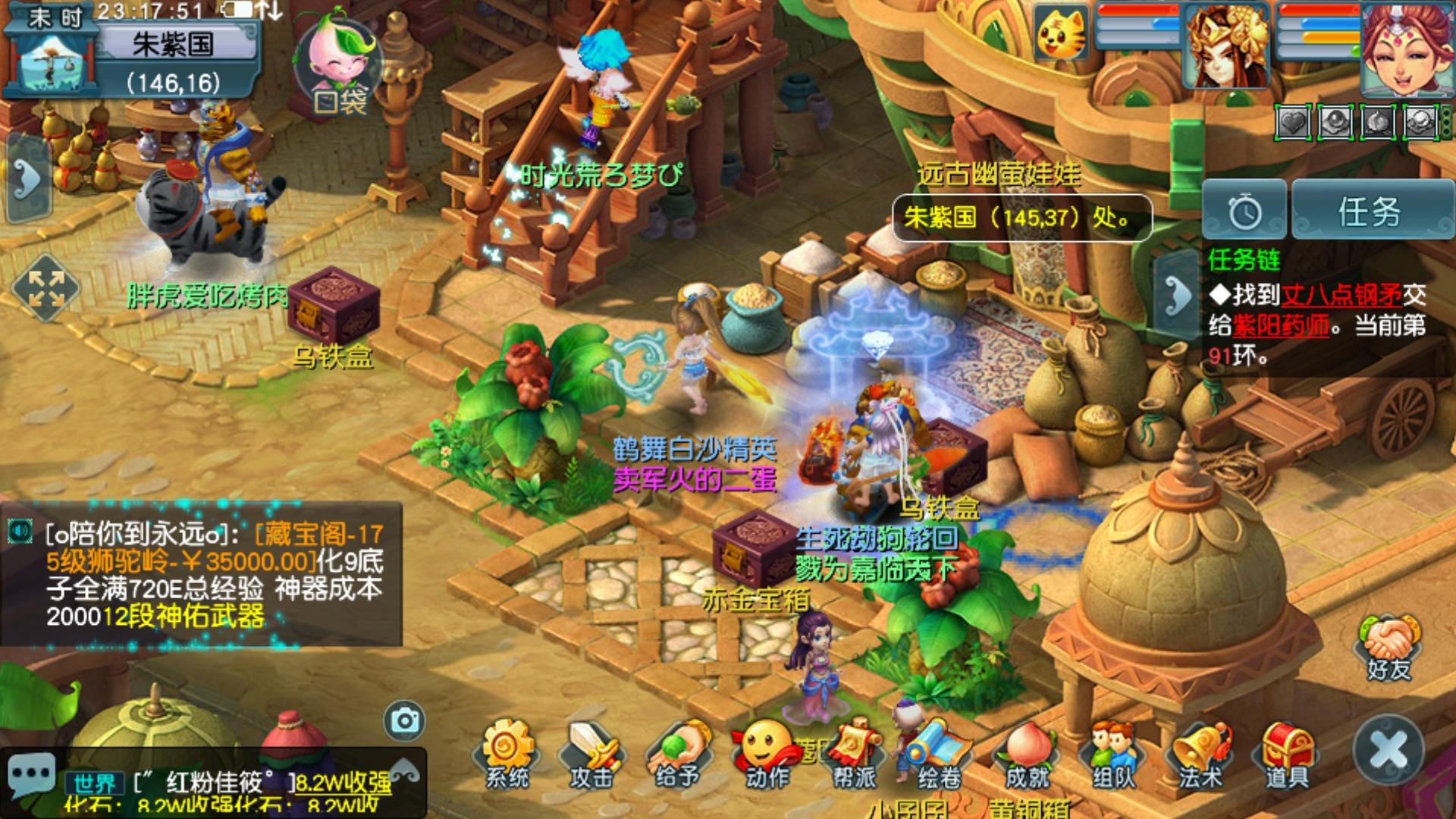This screenshot has height=819, width=1456.
Task: Open the 帮派 guild panel
Action: [853, 755]
